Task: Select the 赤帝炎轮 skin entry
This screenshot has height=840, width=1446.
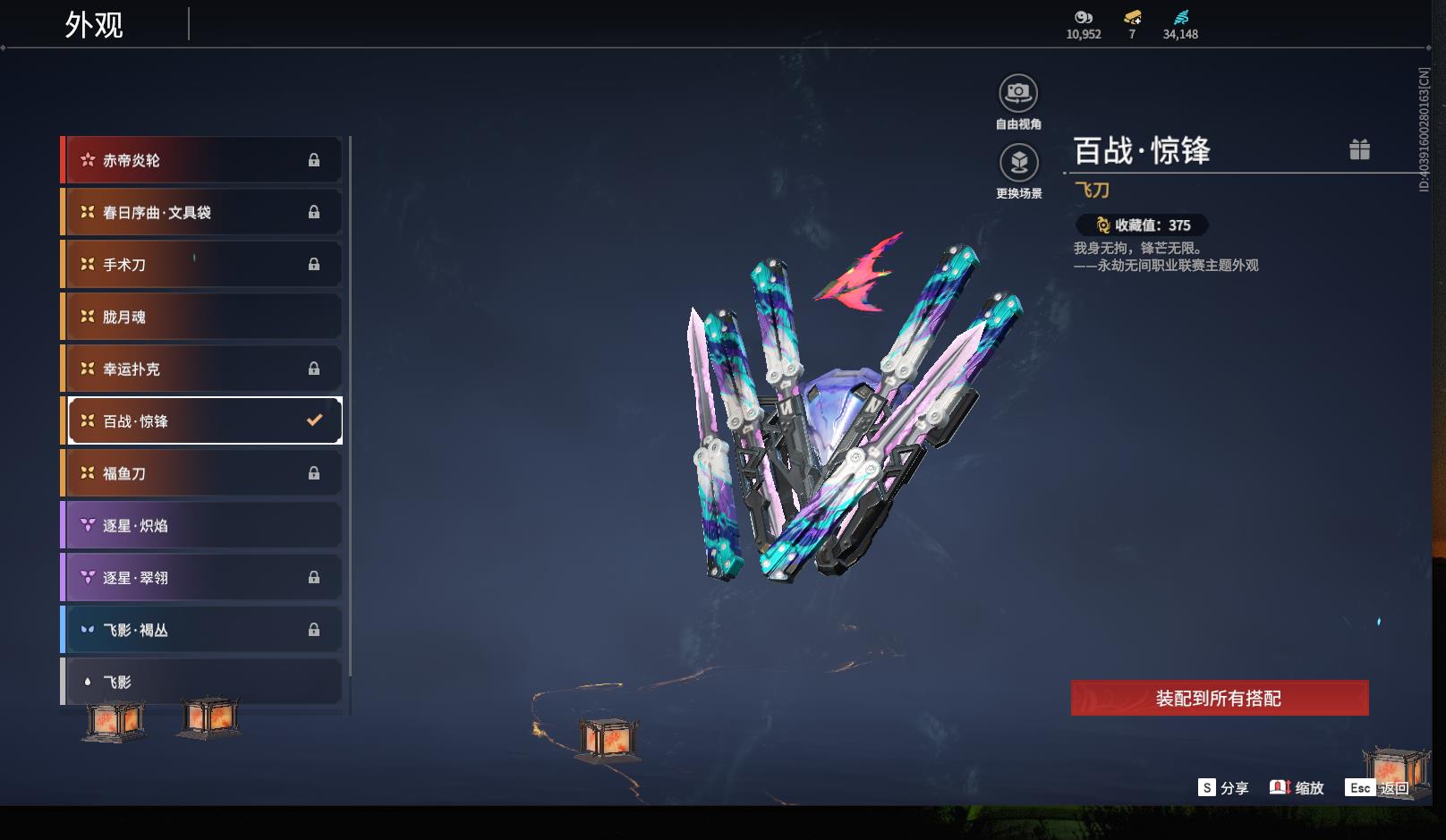Action: [x=203, y=160]
